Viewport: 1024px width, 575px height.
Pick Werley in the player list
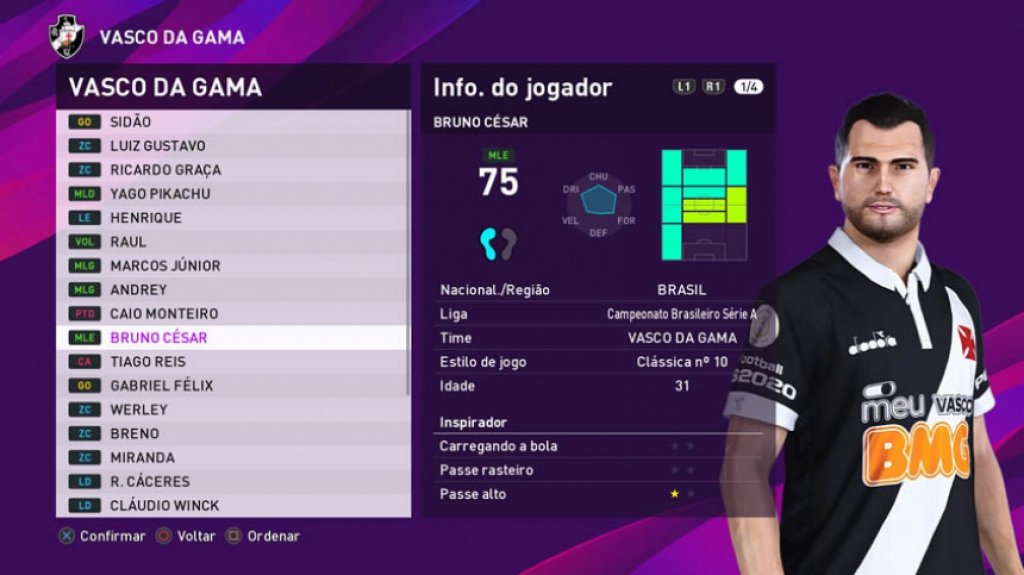click(232, 410)
